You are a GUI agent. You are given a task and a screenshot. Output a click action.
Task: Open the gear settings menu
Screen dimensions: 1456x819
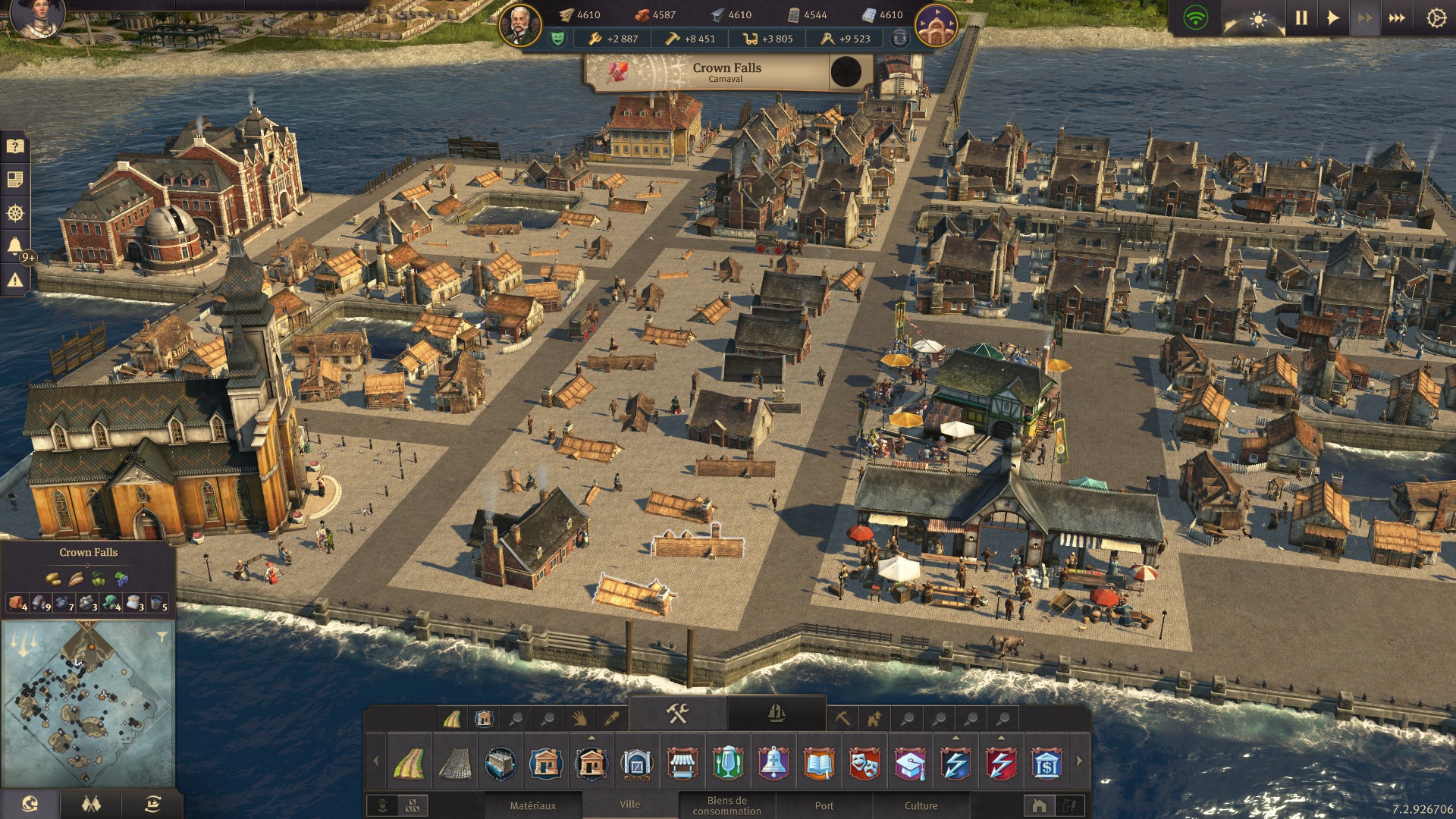coord(1436,18)
